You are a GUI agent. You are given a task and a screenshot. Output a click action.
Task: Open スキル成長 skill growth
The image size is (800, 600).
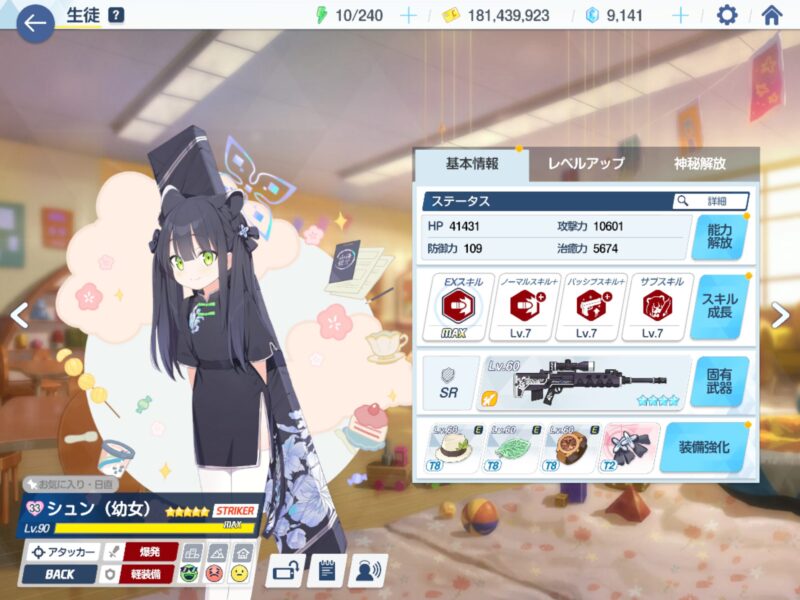(x=719, y=307)
